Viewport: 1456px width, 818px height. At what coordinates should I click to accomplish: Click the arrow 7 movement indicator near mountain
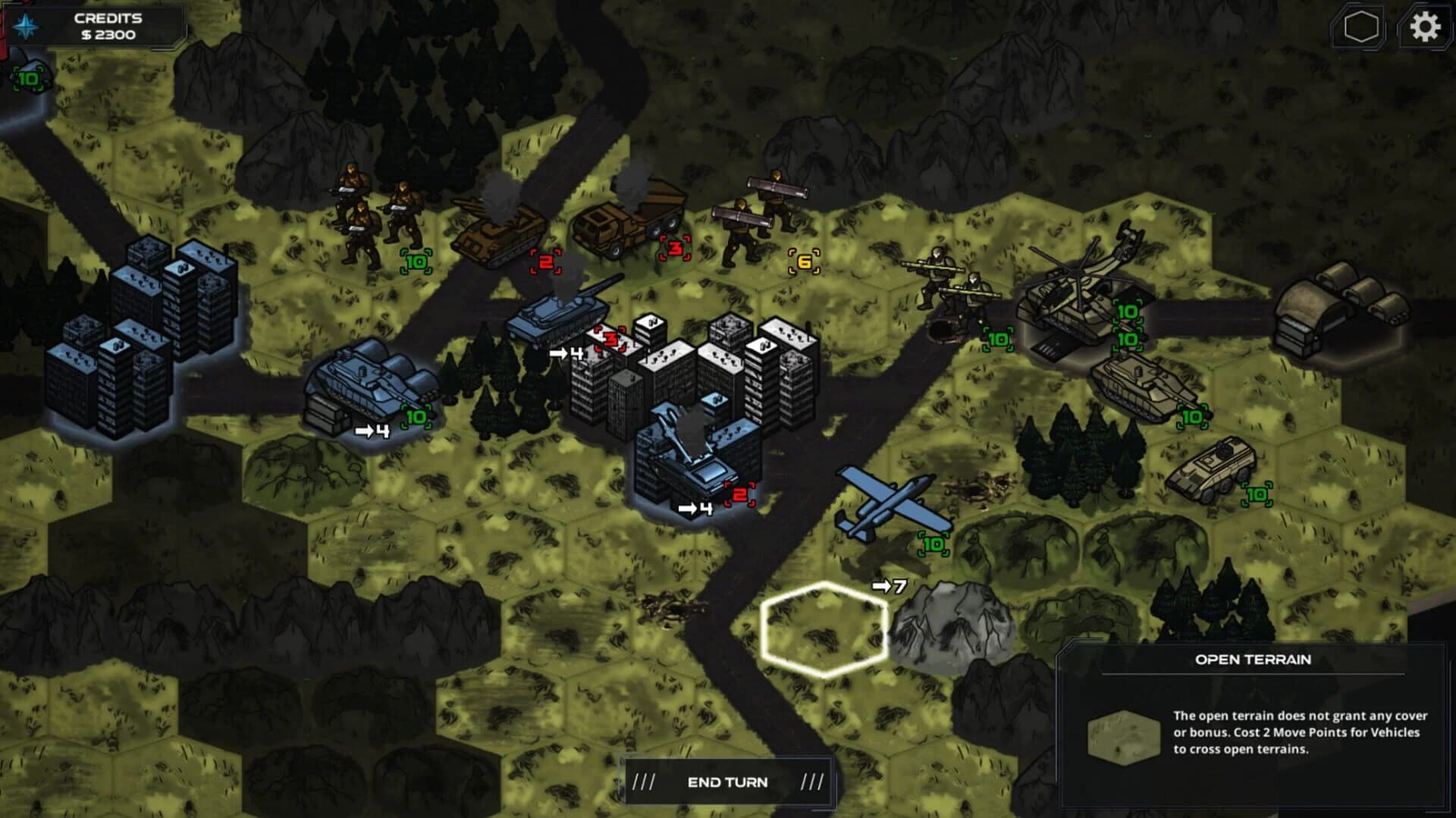click(889, 586)
